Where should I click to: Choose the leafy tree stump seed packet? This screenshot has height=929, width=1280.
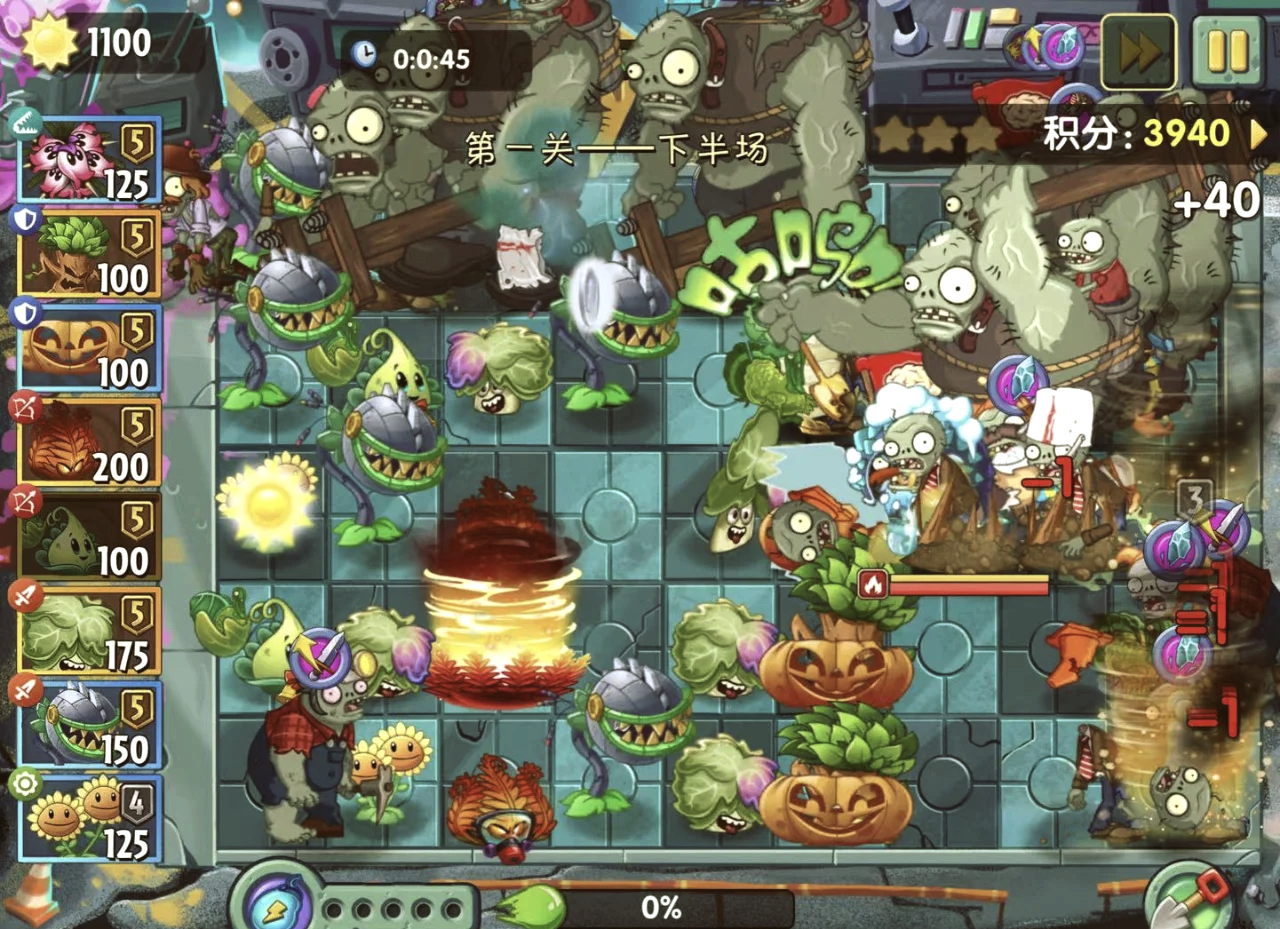pos(90,253)
